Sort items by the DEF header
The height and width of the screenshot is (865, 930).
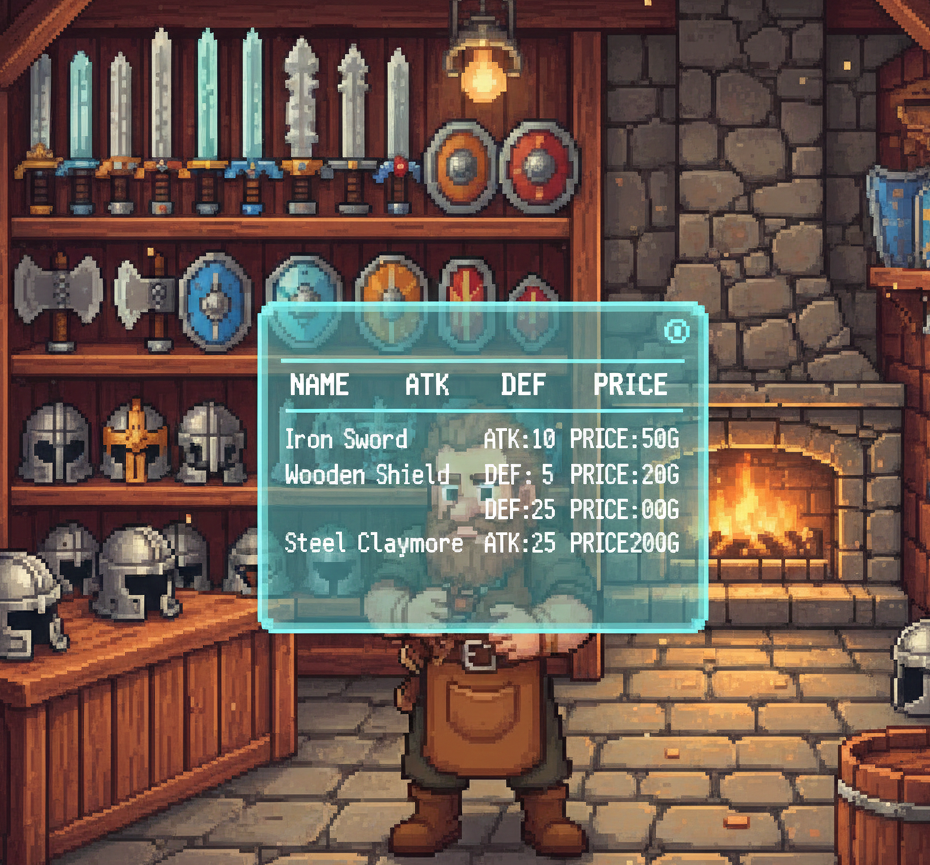(x=523, y=385)
